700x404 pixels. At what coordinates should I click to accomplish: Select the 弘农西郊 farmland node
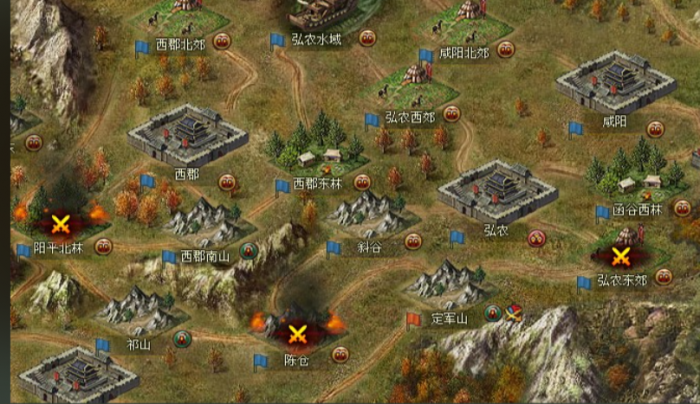[412, 84]
